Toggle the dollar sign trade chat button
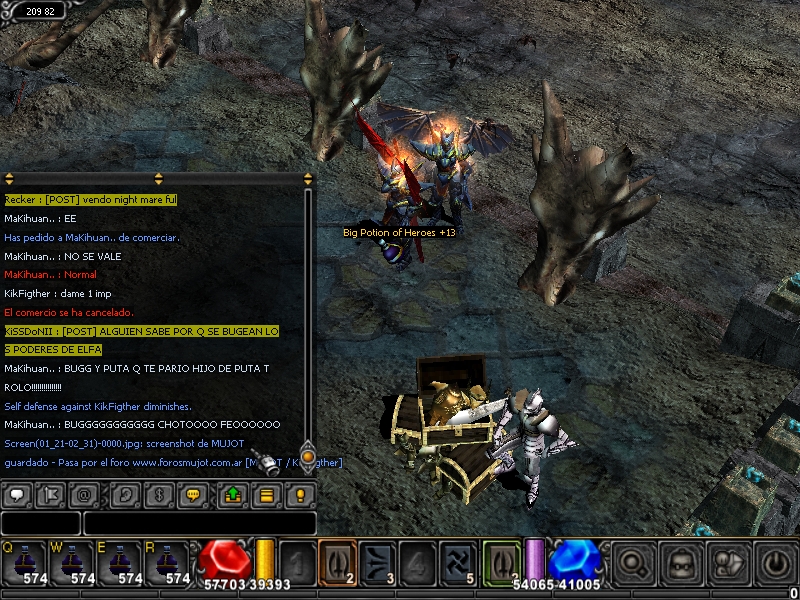Screen dimensions: 800x600 [157, 494]
